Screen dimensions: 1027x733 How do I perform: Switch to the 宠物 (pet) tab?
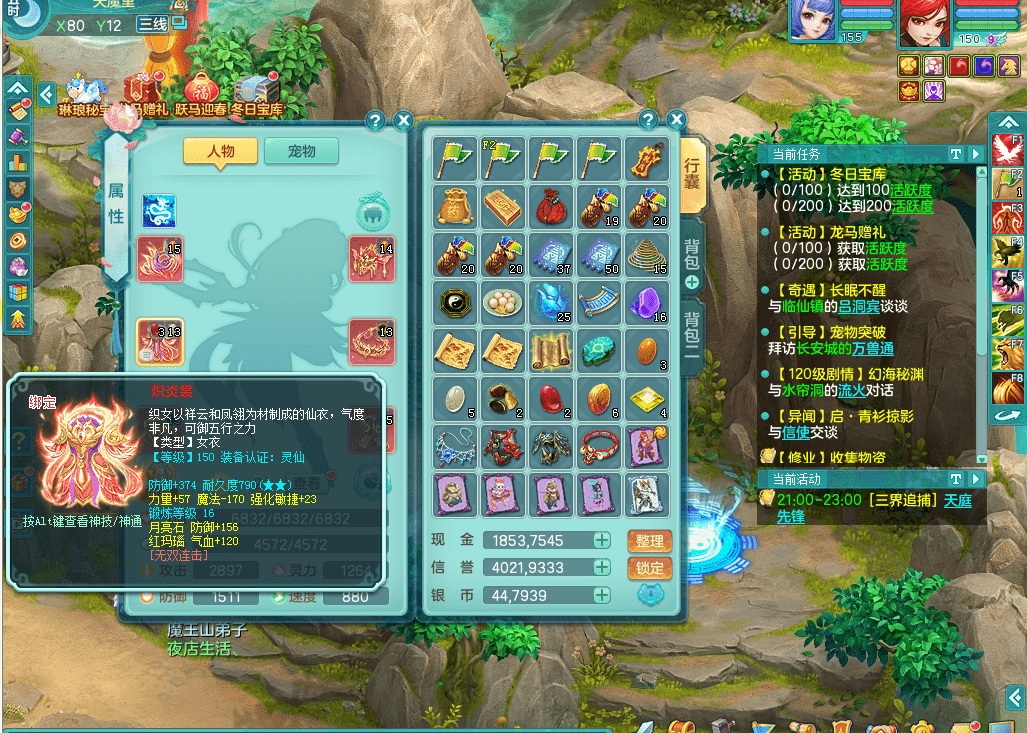(301, 151)
